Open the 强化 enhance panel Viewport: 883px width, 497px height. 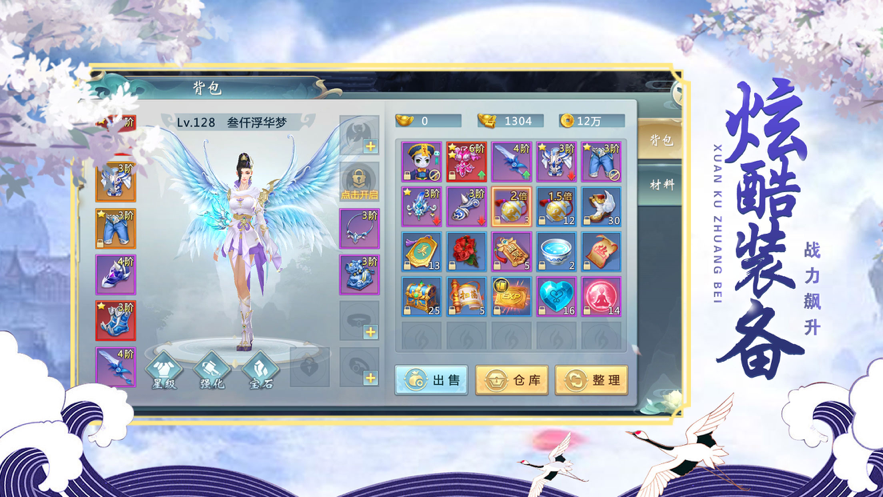(212, 368)
